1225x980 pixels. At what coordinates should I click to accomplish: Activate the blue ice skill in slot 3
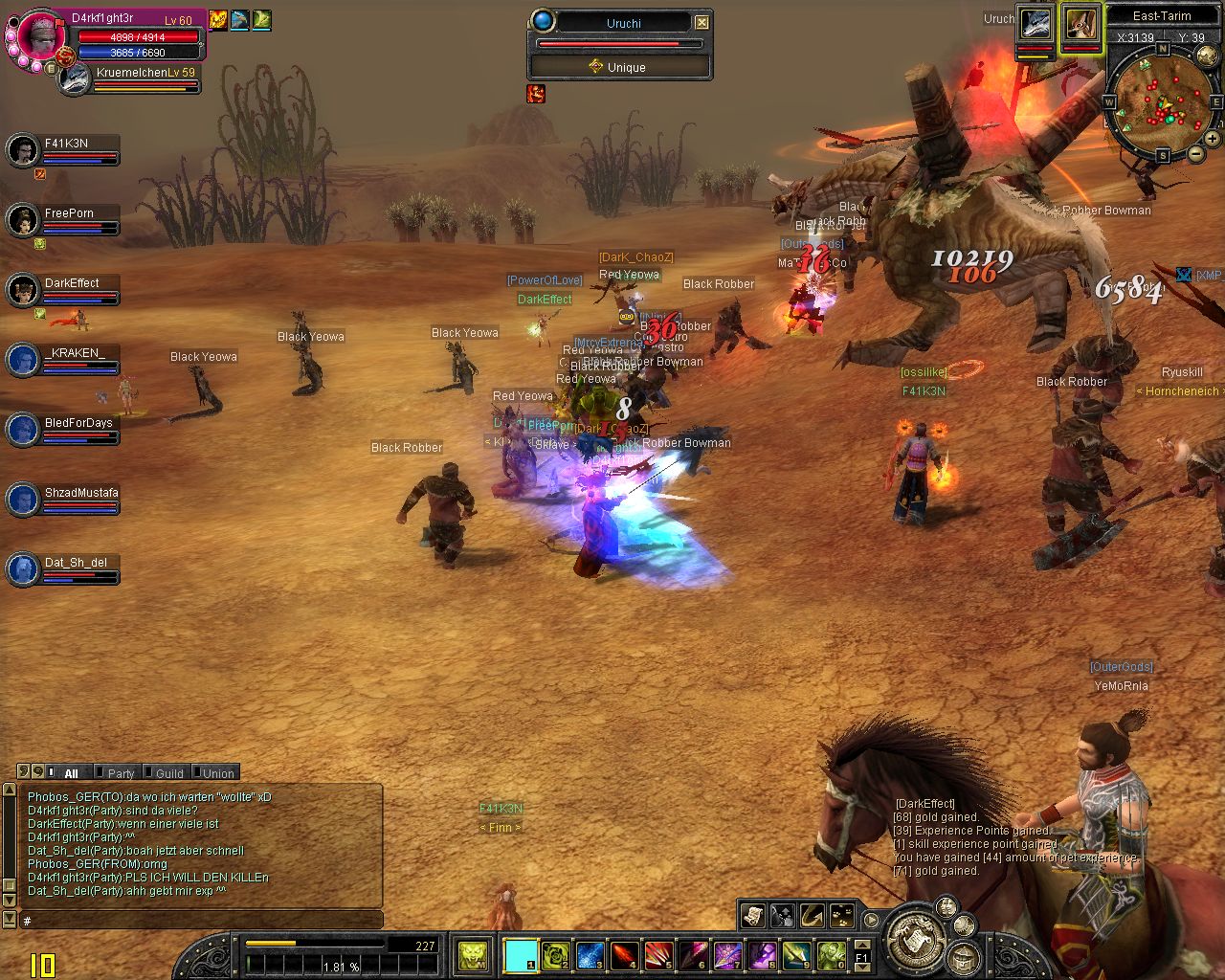tap(590, 954)
